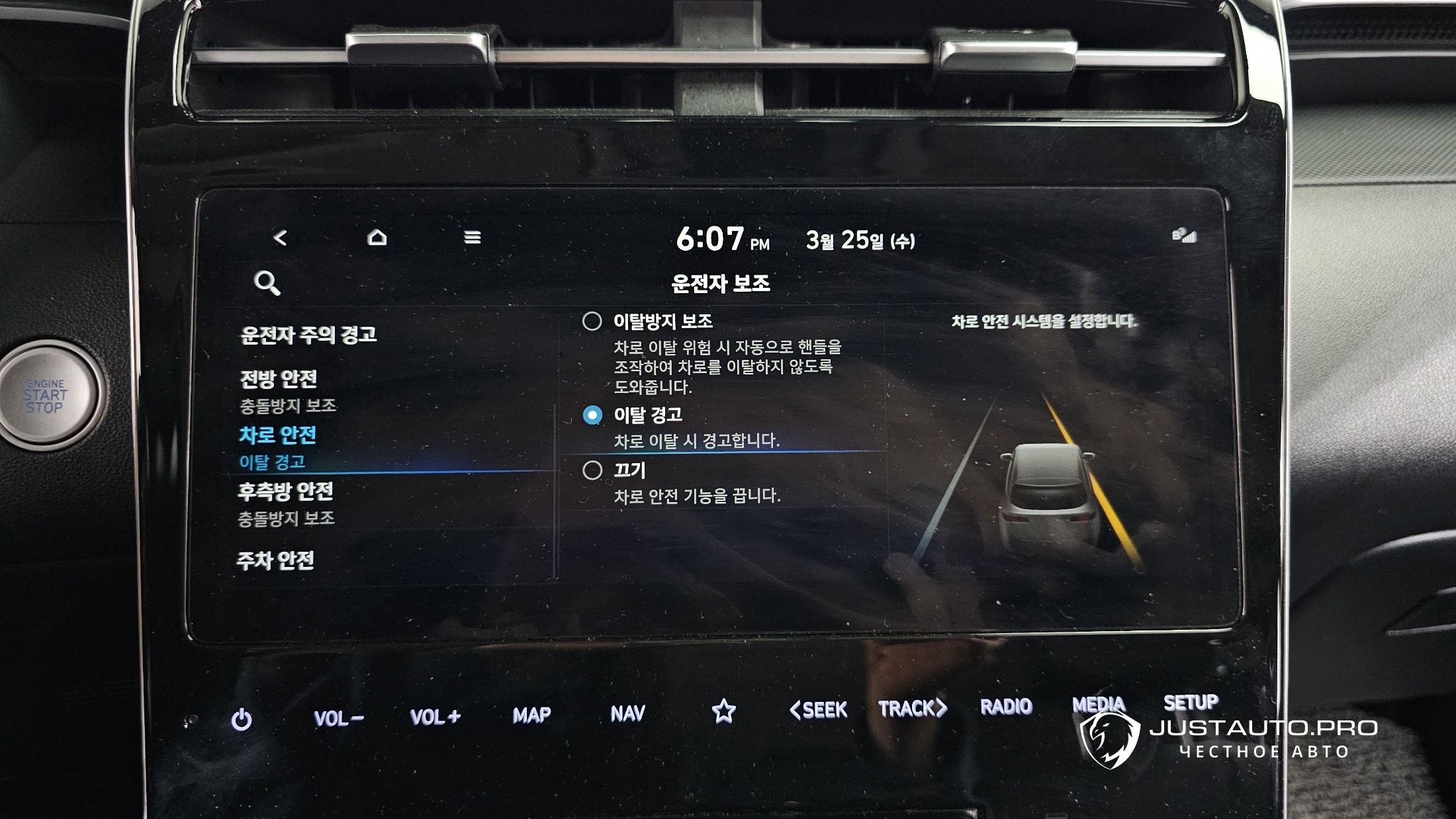Lower volume with VOL- button
Viewport: 1456px width, 819px height.
point(338,718)
